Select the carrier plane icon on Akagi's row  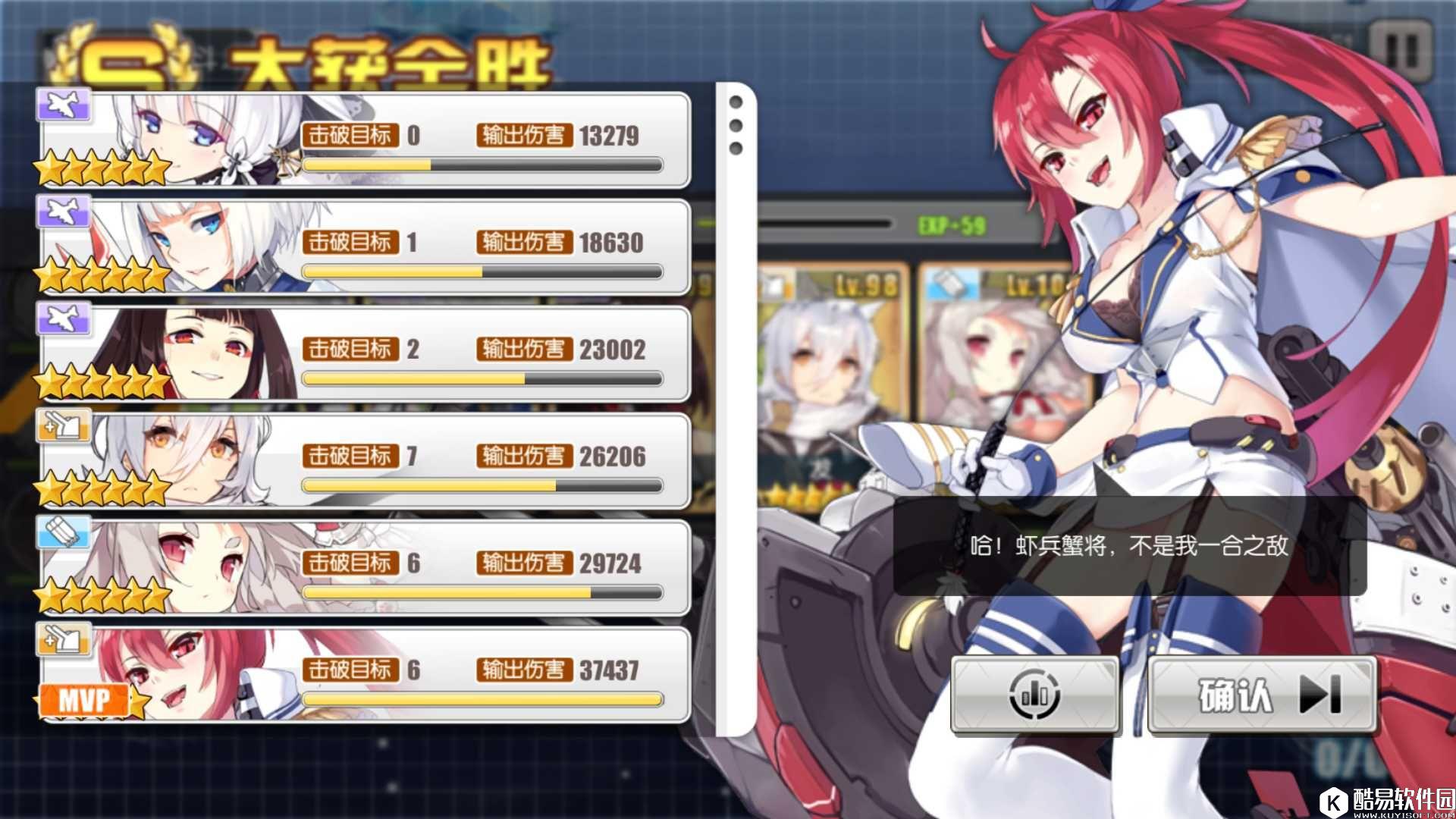click(x=64, y=318)
